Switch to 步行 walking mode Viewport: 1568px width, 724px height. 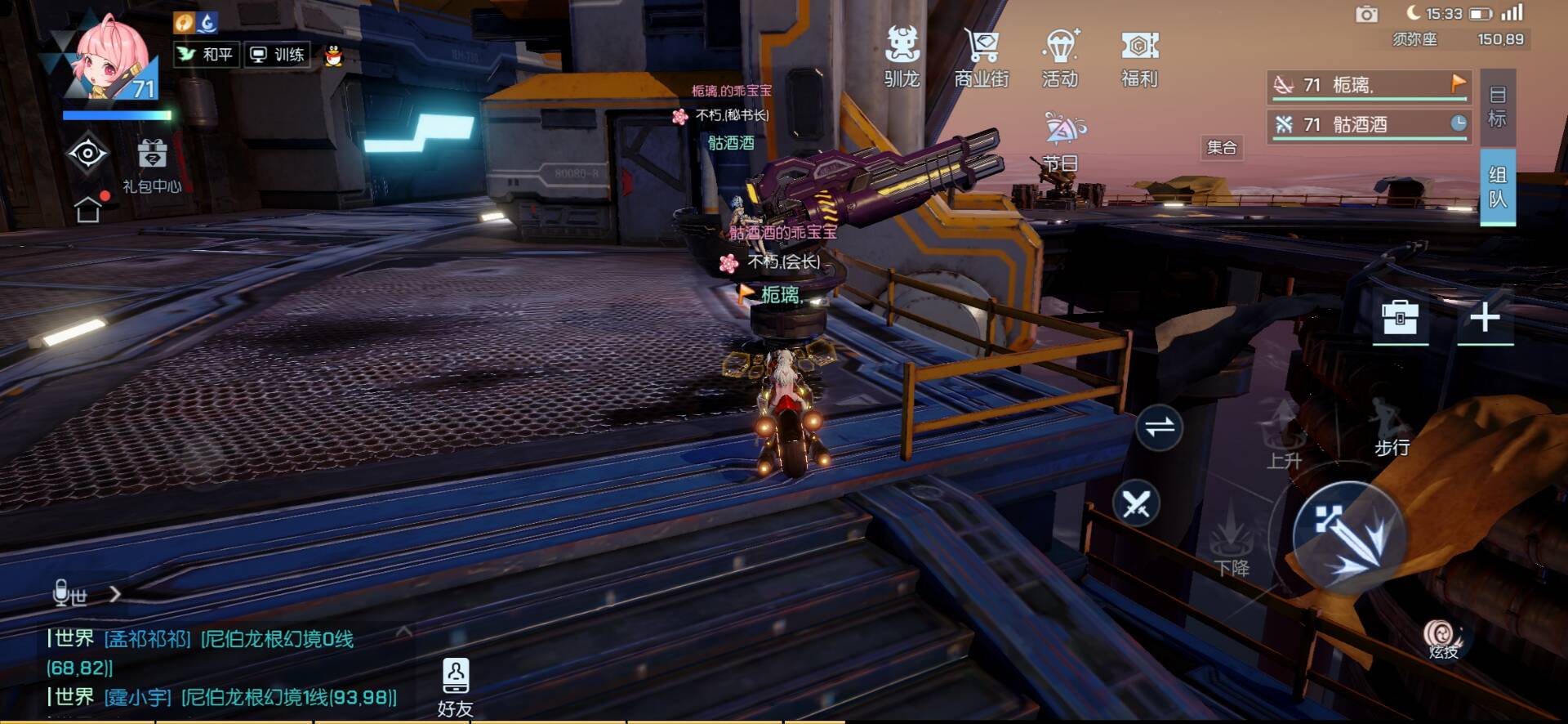click(1390, 429)
